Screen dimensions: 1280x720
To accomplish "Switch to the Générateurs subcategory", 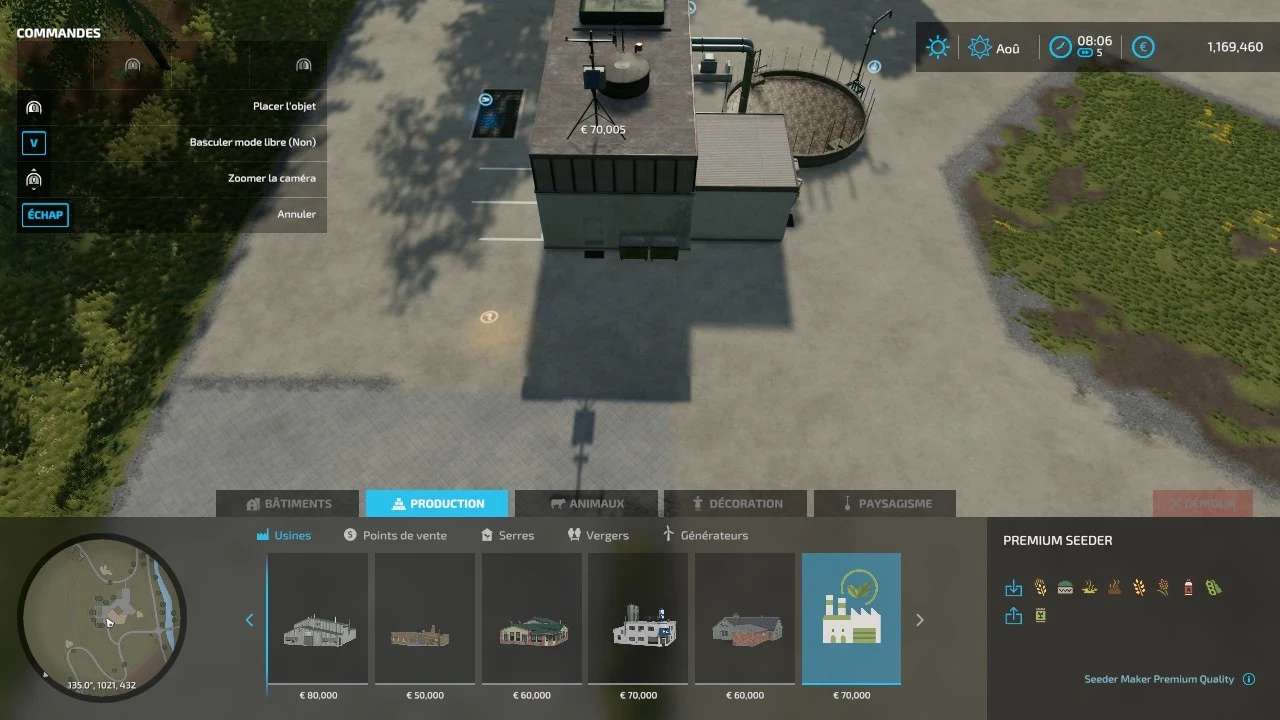I will click(705, 535).
